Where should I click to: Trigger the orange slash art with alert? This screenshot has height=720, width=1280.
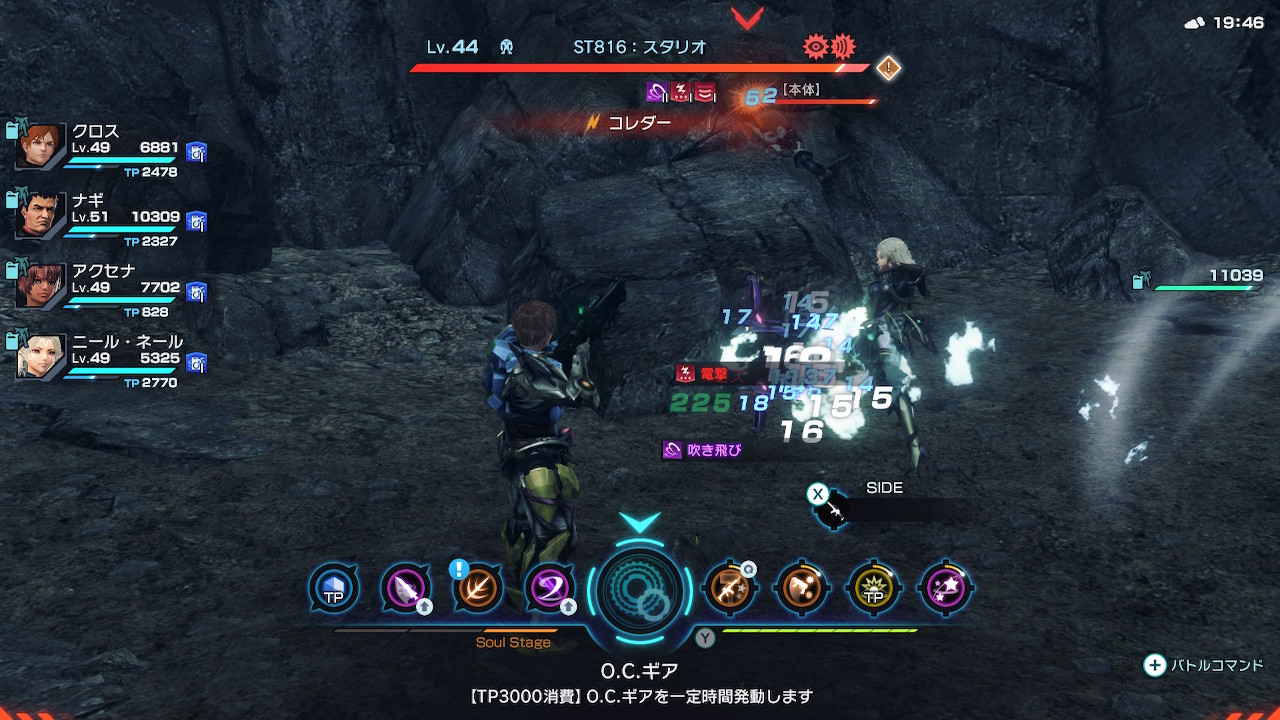pyautogui.click(x=478, y=588)
